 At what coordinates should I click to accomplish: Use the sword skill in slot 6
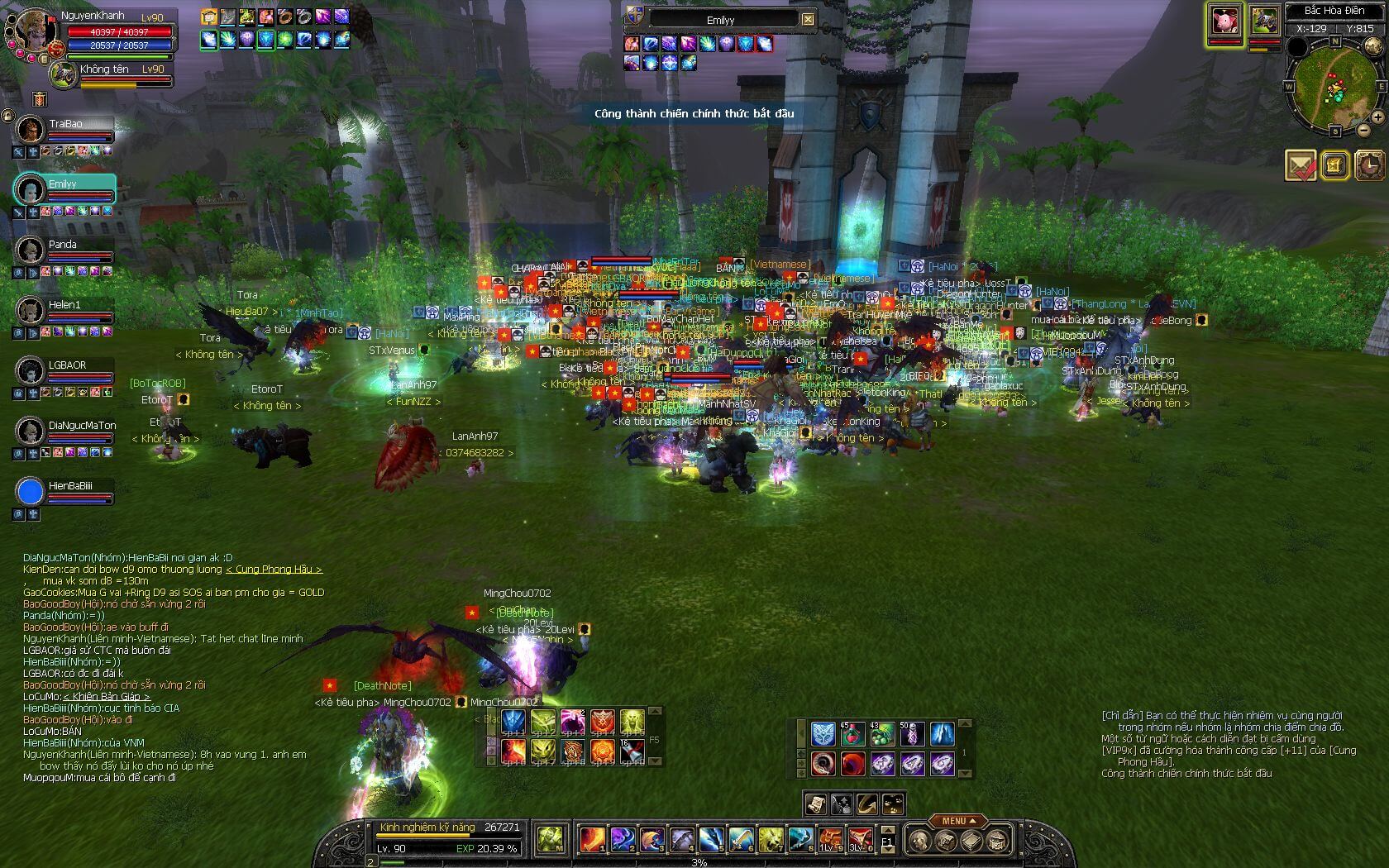740,839
